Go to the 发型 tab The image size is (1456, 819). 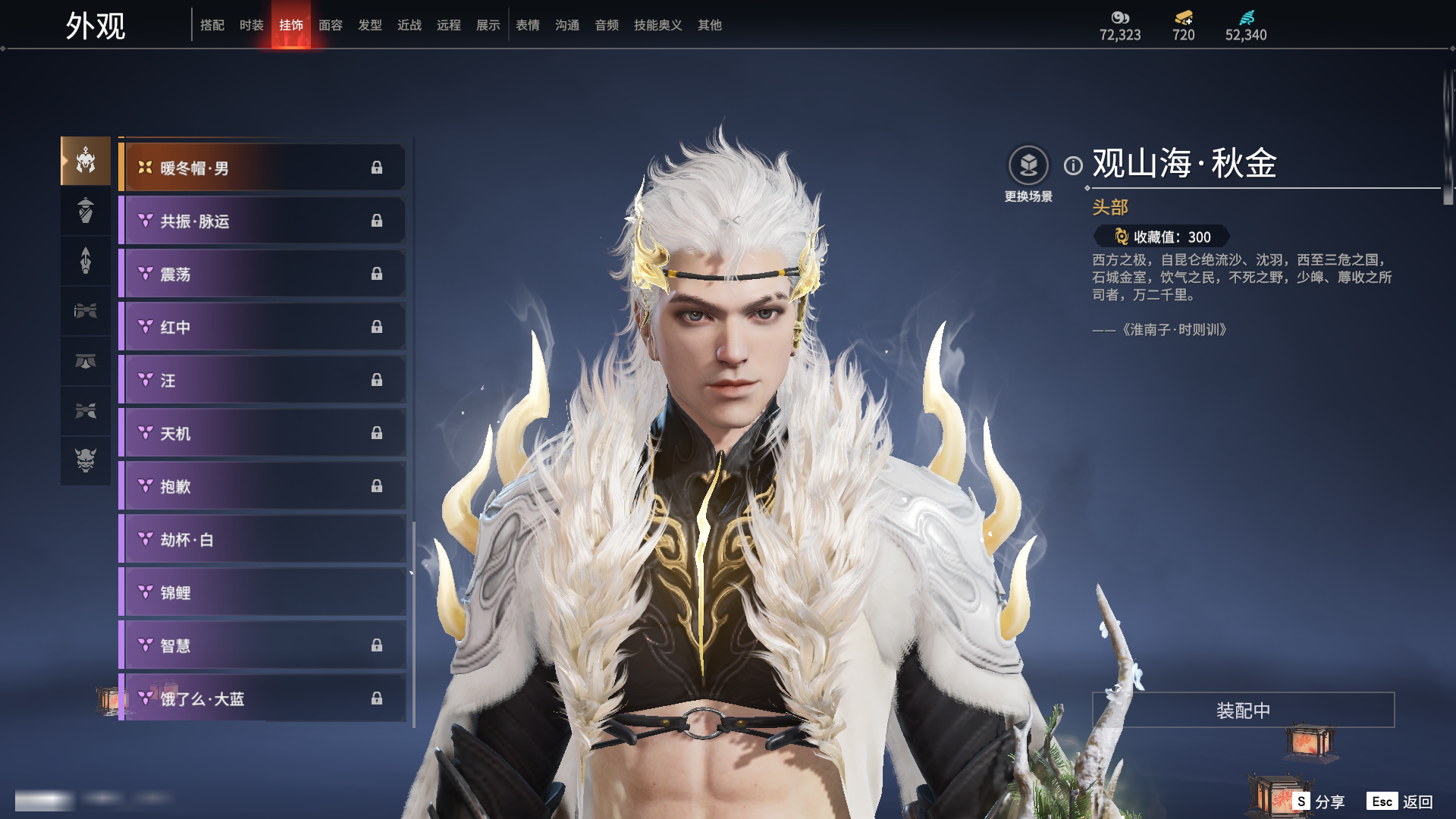coord(369,25)
